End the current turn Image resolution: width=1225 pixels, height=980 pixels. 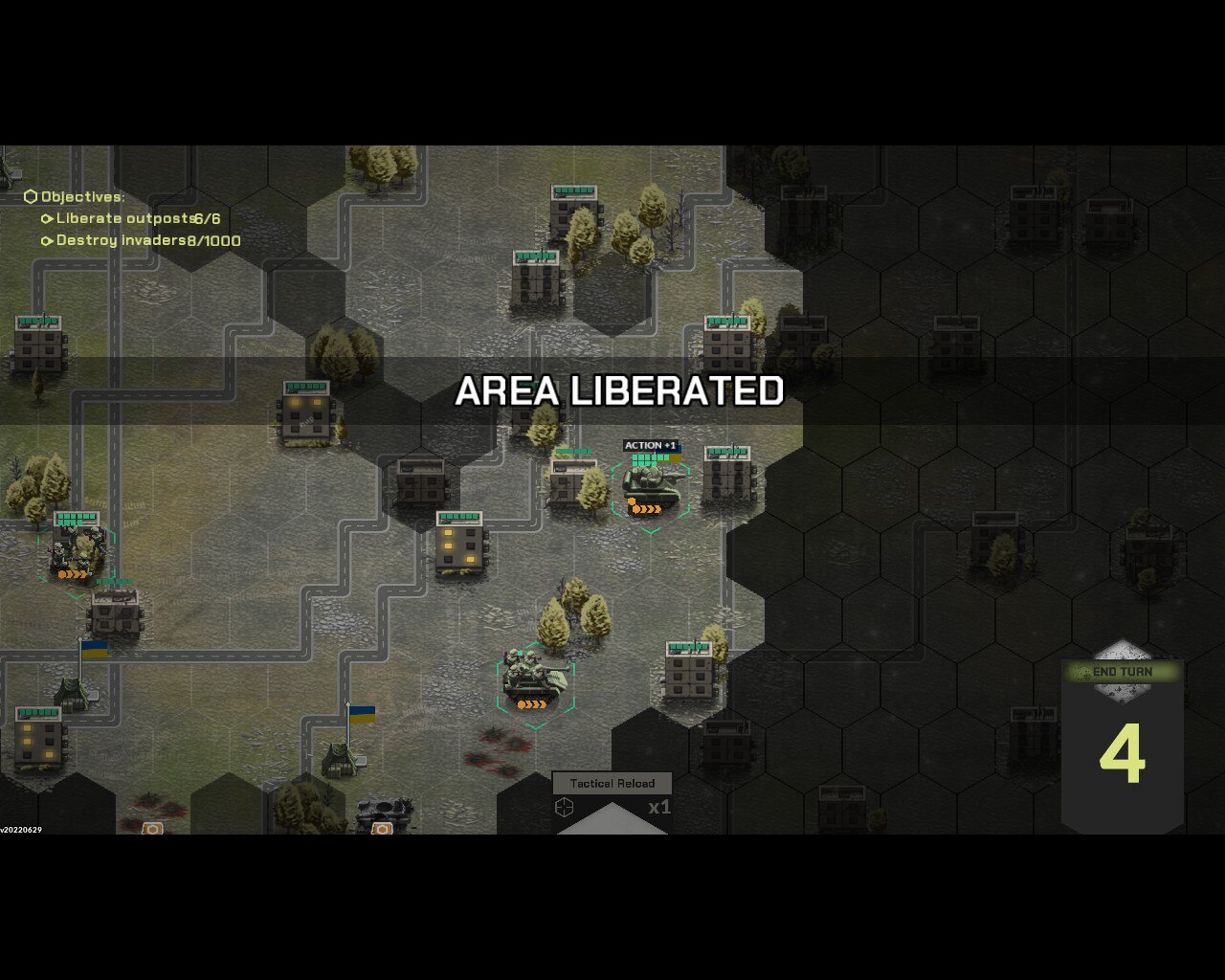point(1122,672)
